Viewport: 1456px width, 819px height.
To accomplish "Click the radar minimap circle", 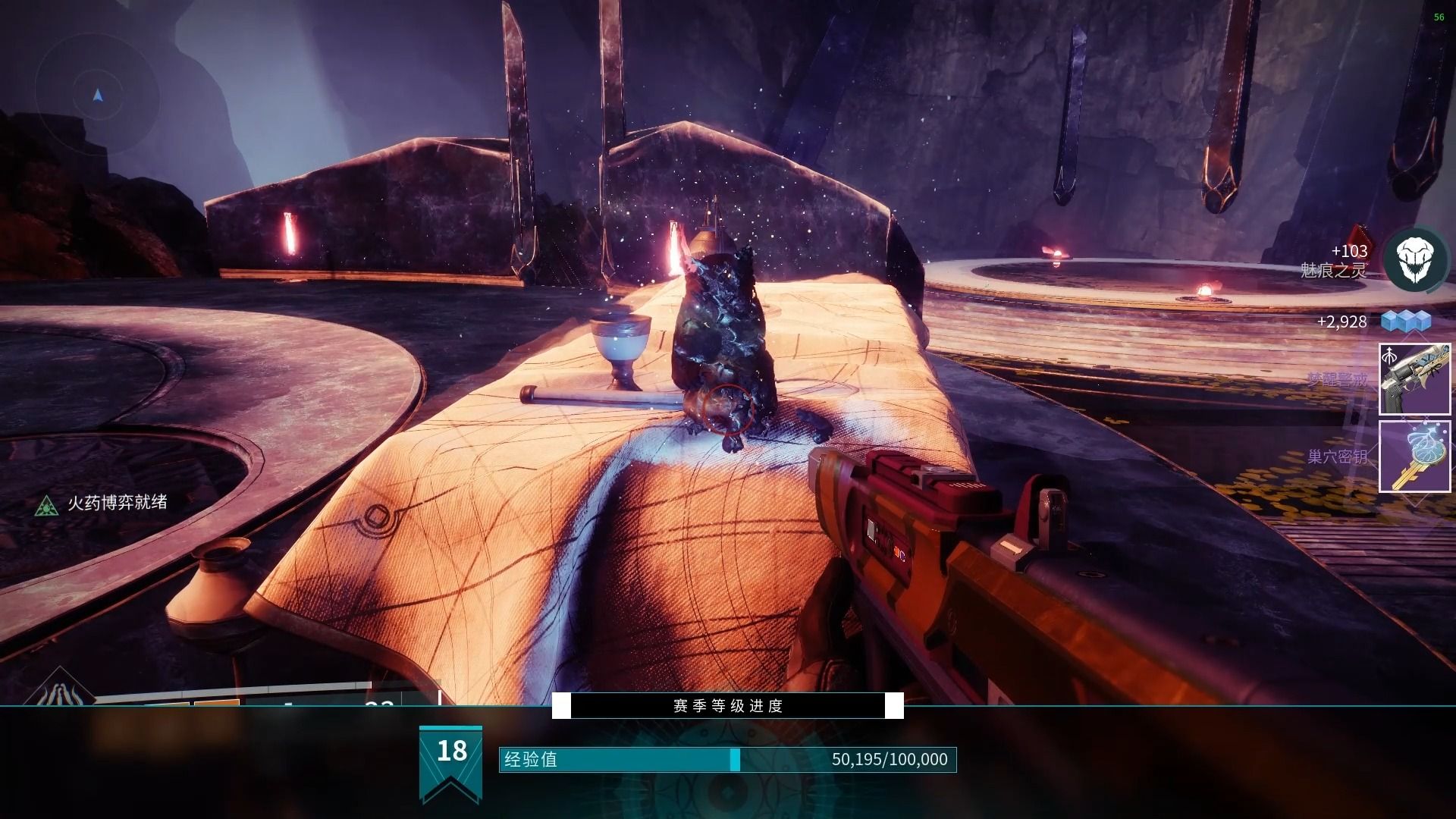I will [97, 96].
